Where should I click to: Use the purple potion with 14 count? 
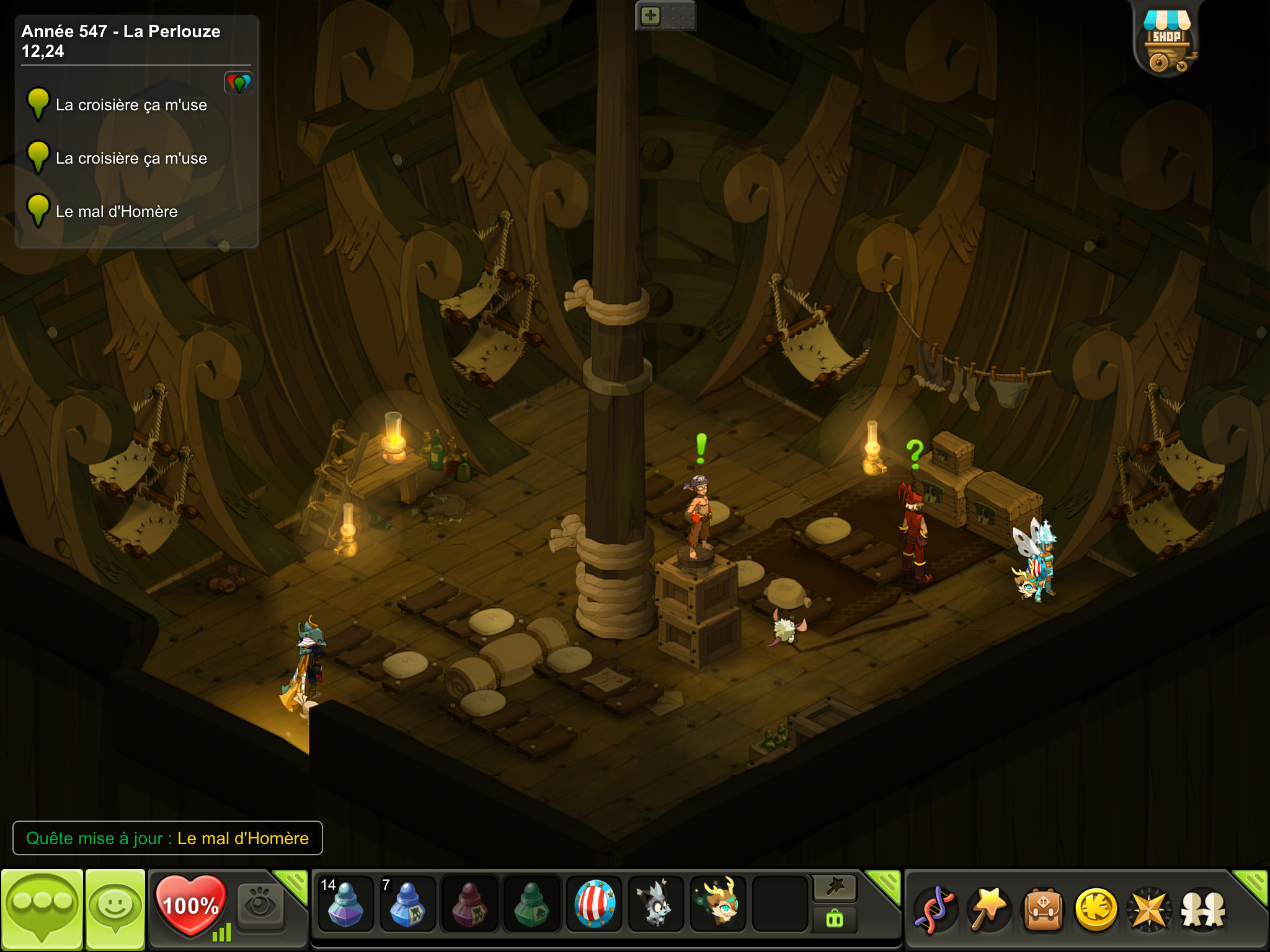[345, 904]
